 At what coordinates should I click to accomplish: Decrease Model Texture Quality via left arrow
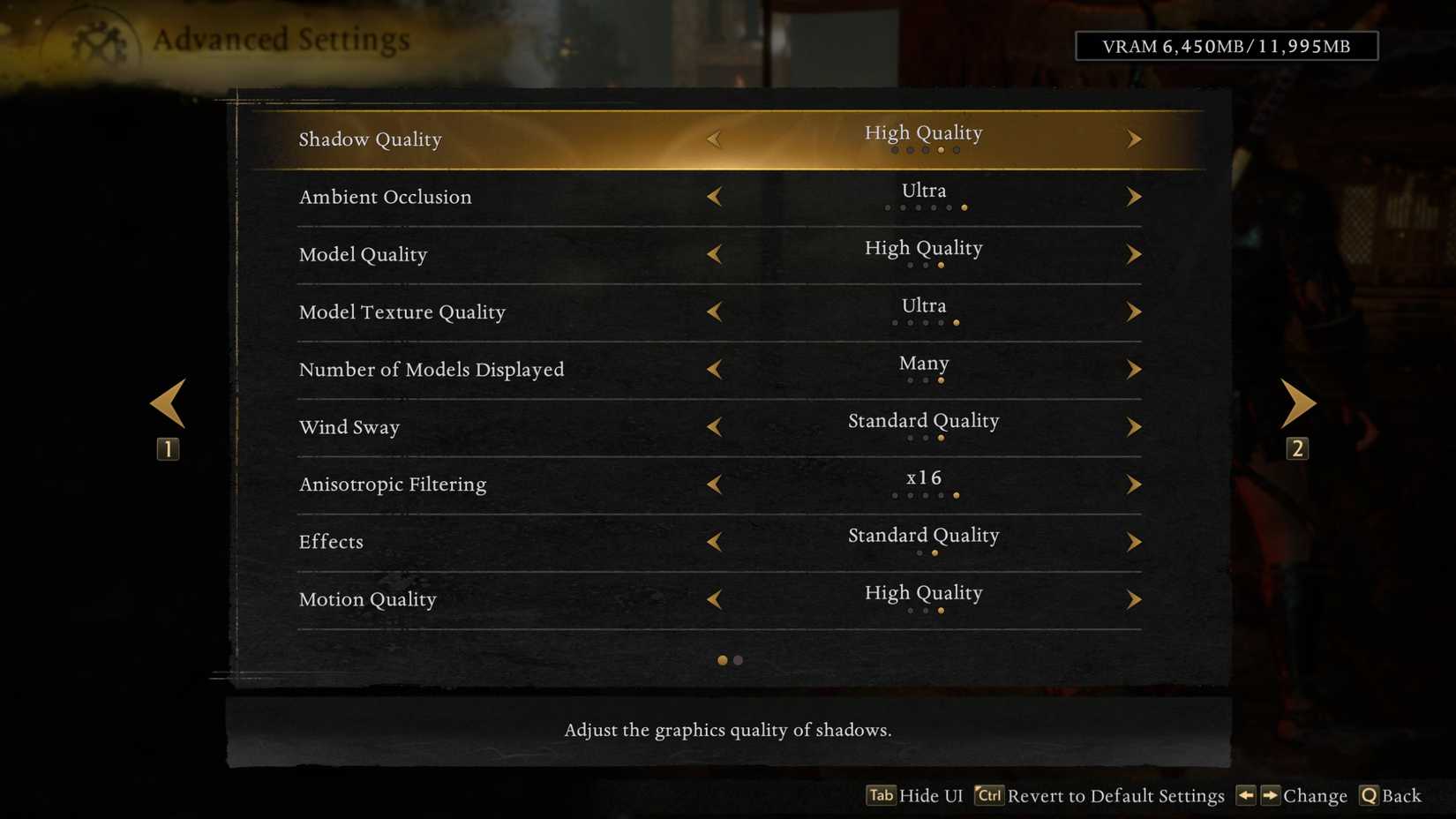click(x=715, y=312)
